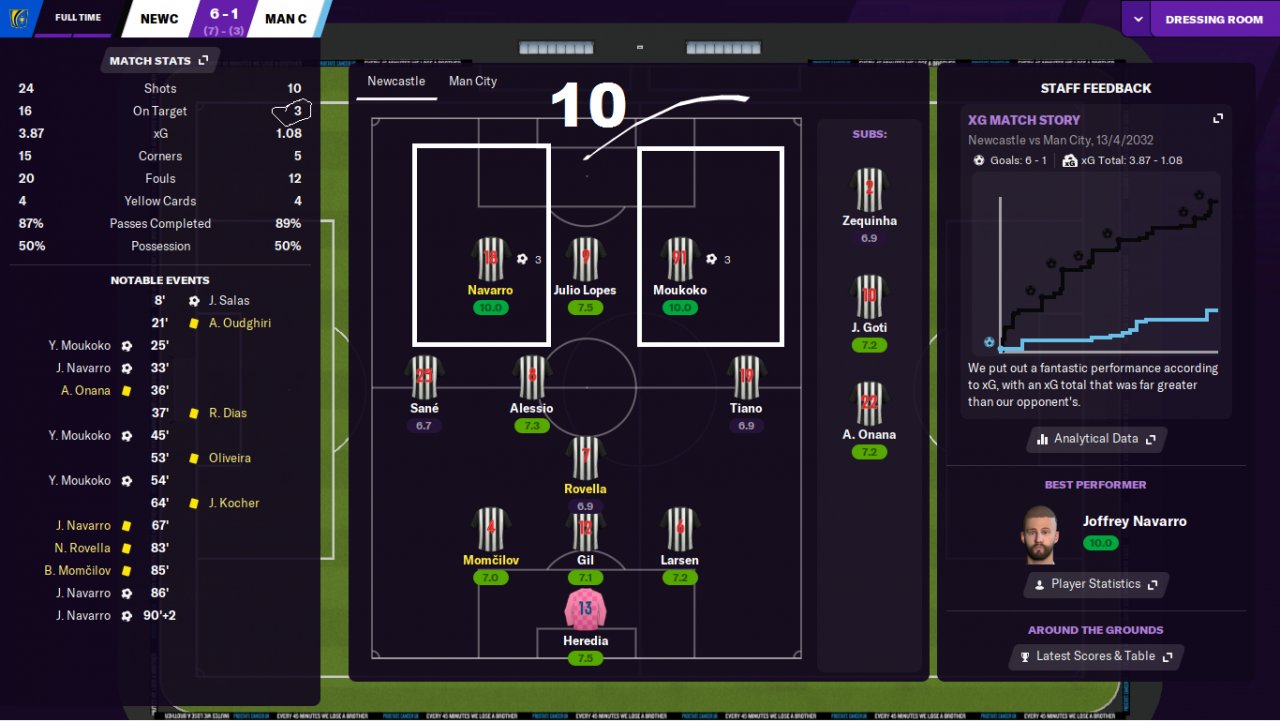Viewport: 1280px width, 722px height.
Task: Select defender Larsen in the formation
Action: point(680,530)
